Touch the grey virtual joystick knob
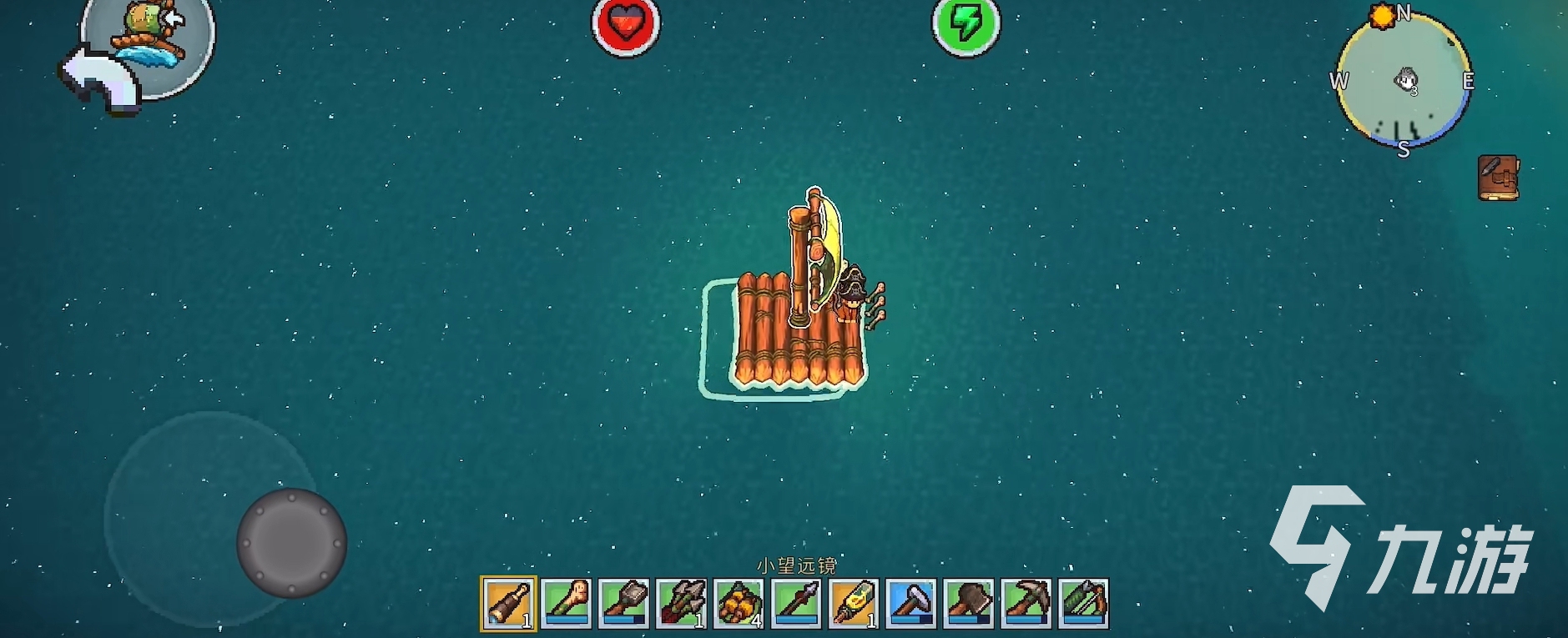This screenshot has width=1568, height=638. tap(291, 543)
